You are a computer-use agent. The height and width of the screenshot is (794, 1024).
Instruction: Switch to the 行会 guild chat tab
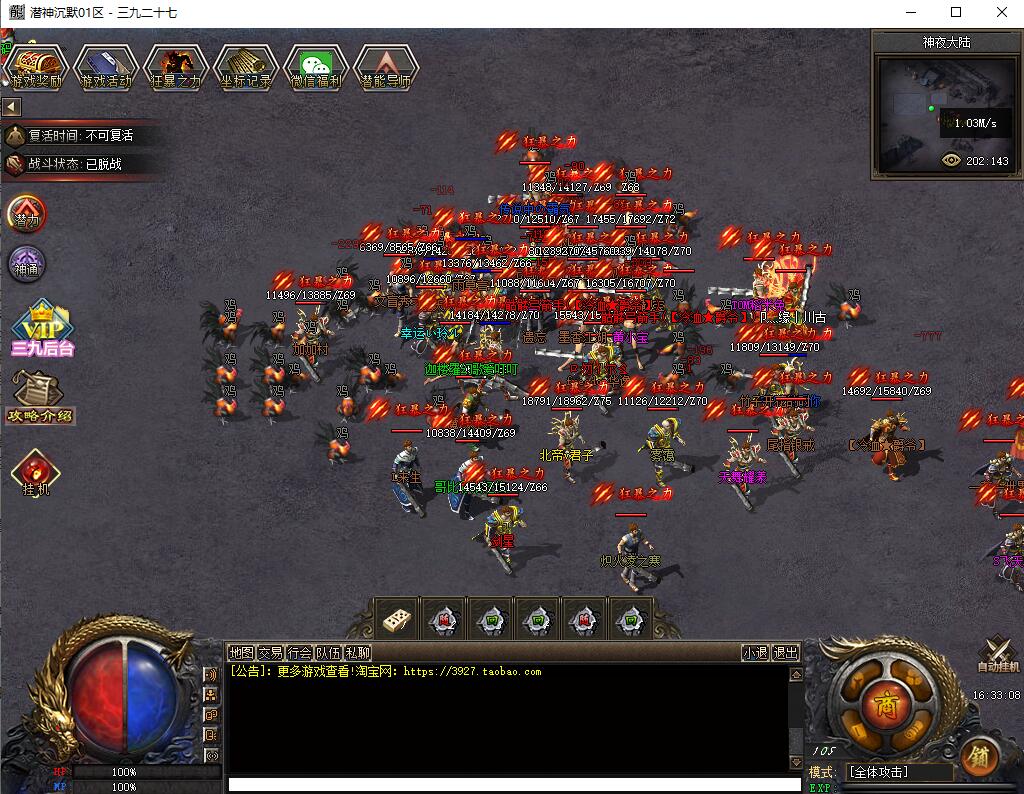300,653
